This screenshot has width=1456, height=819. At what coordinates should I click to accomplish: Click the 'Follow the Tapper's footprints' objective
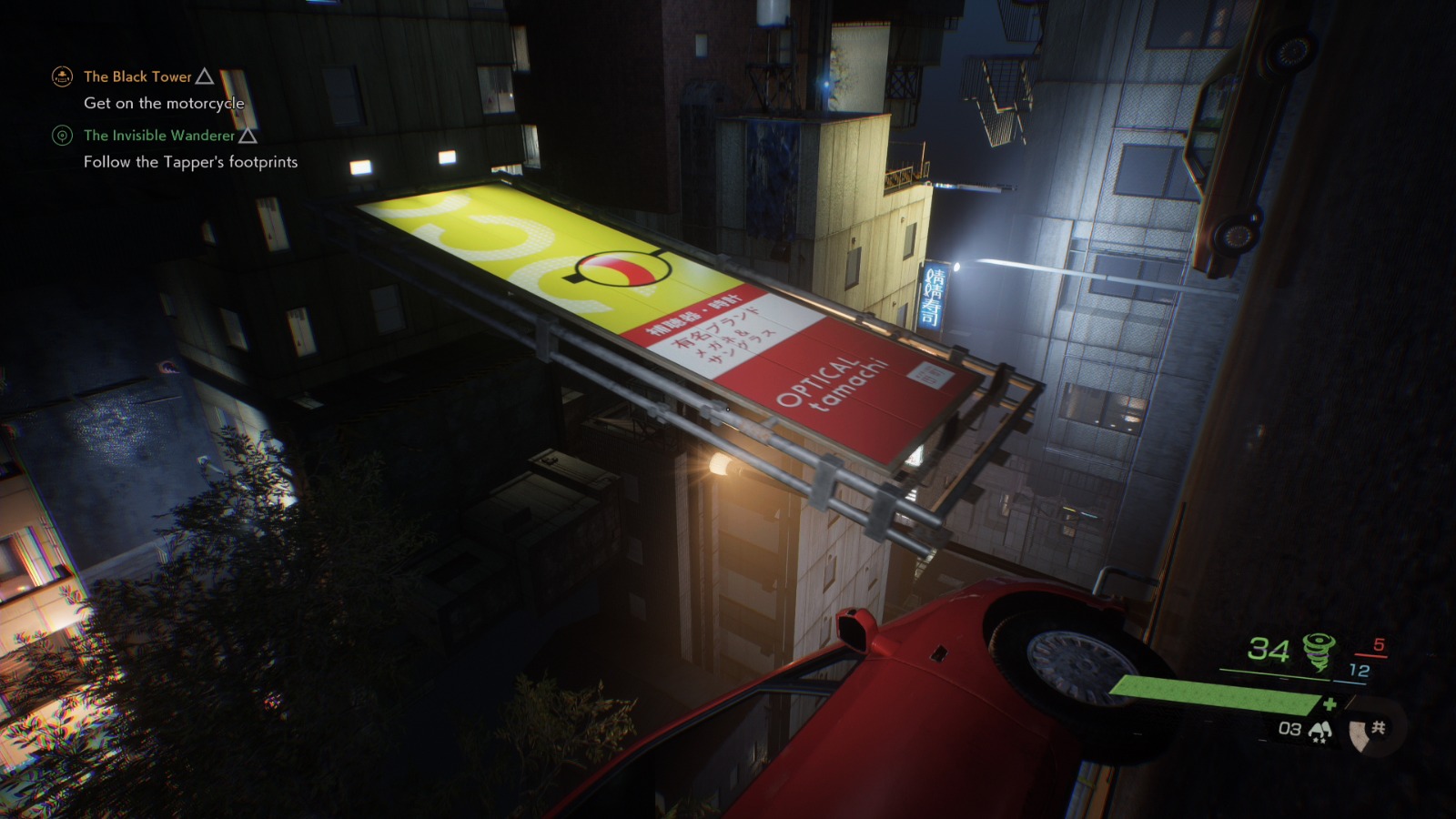pyautogui.click(x=192, y=164)
